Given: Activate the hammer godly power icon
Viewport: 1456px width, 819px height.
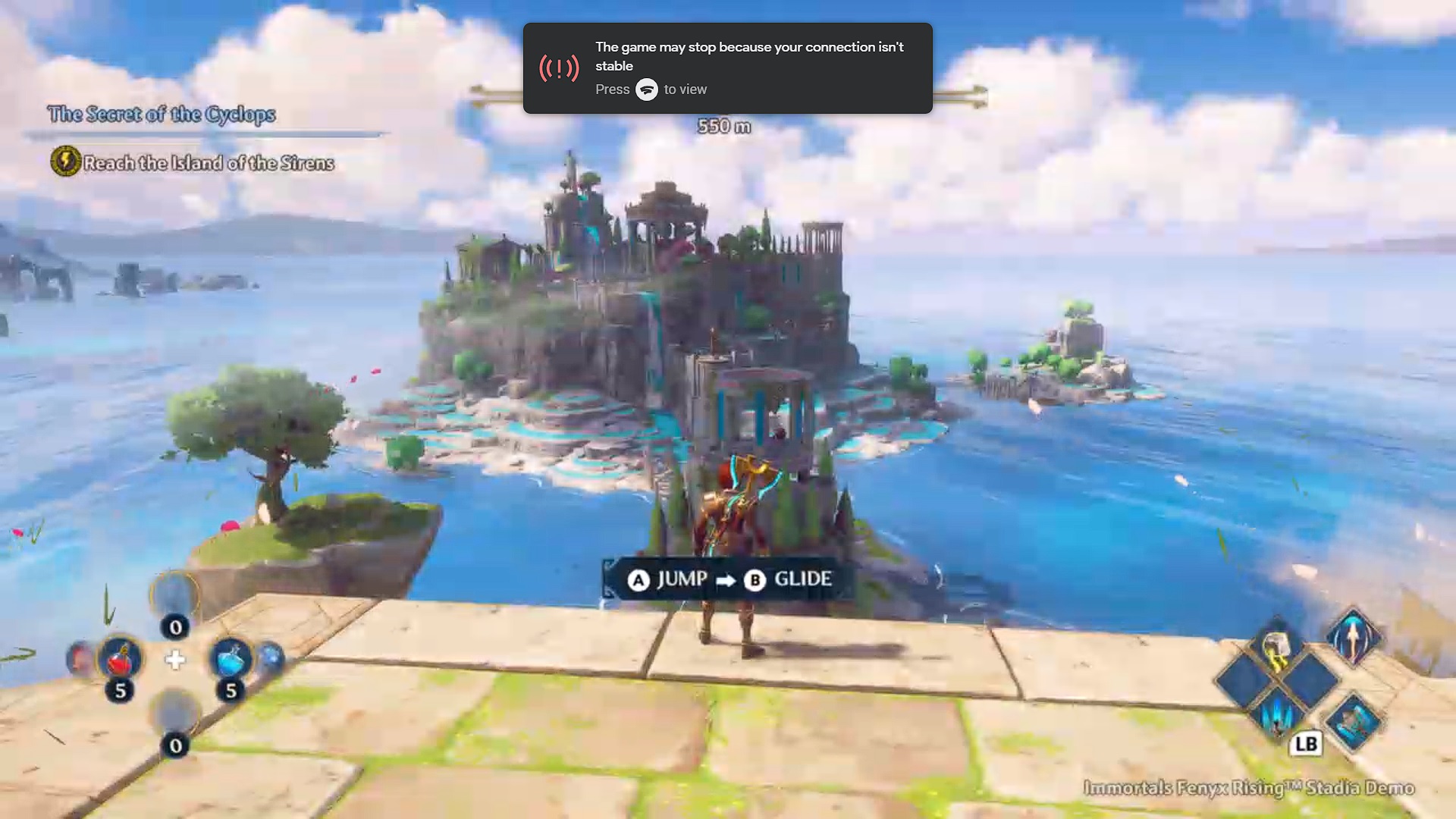Looking at the screenshot, I should pos(1276,647).
